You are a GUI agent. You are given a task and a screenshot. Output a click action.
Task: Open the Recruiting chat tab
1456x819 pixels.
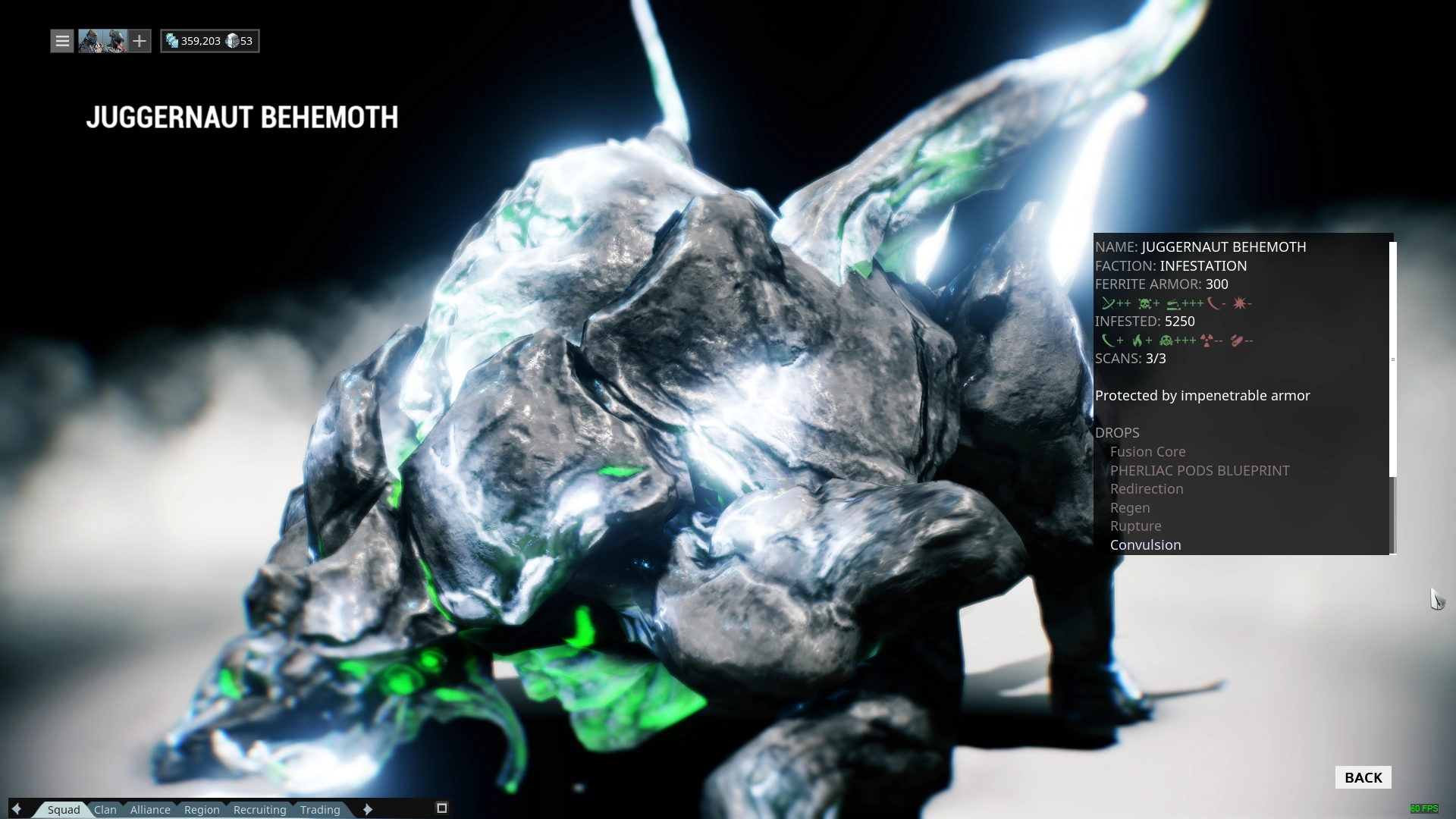[259, 809]
